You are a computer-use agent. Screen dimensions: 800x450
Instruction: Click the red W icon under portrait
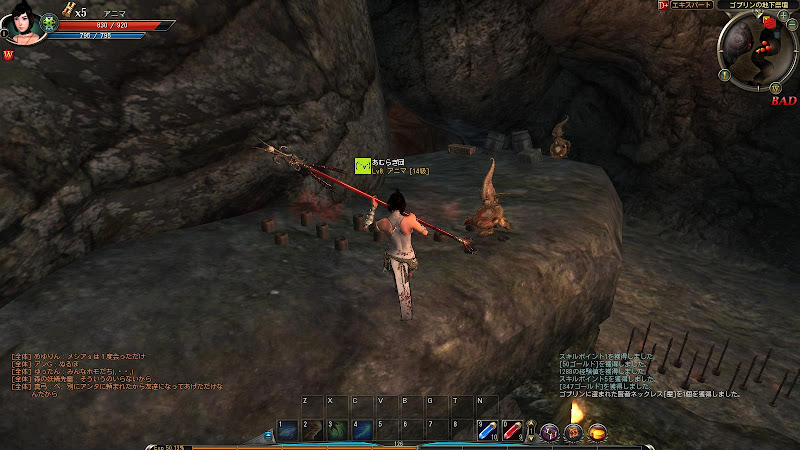click(x=9, y=53)
